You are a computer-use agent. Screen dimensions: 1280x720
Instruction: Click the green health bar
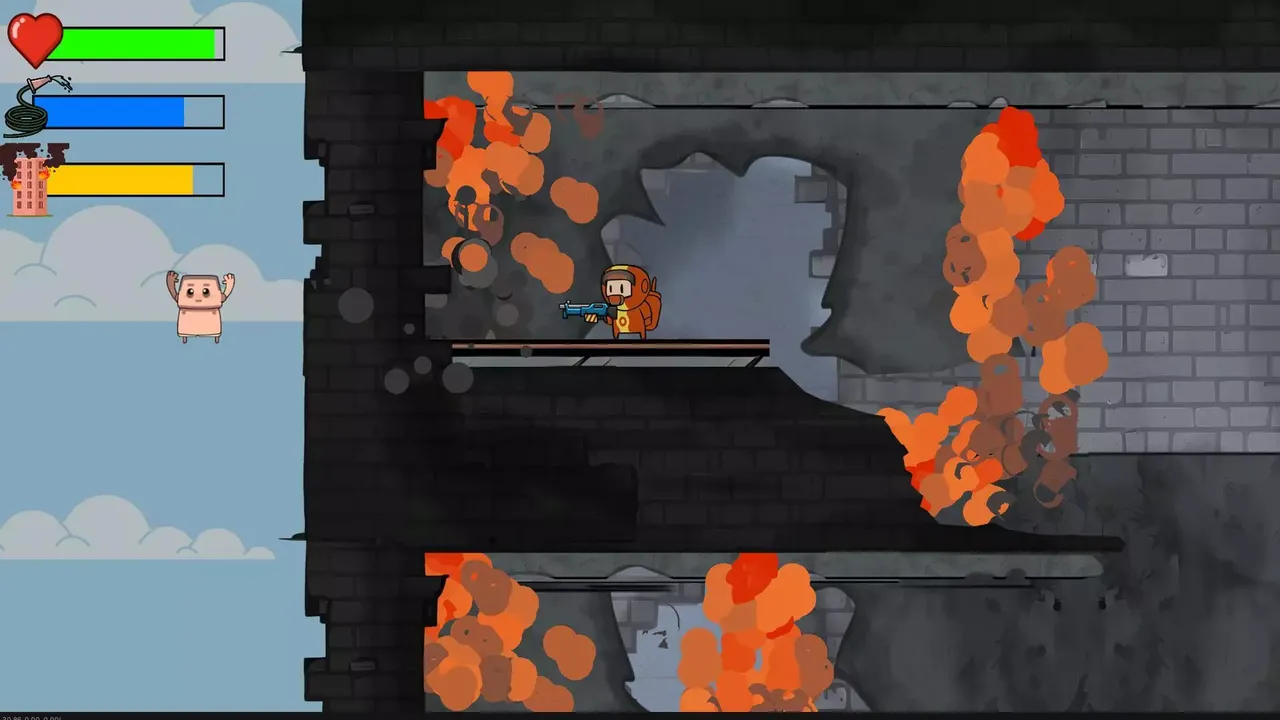point(140,42)
